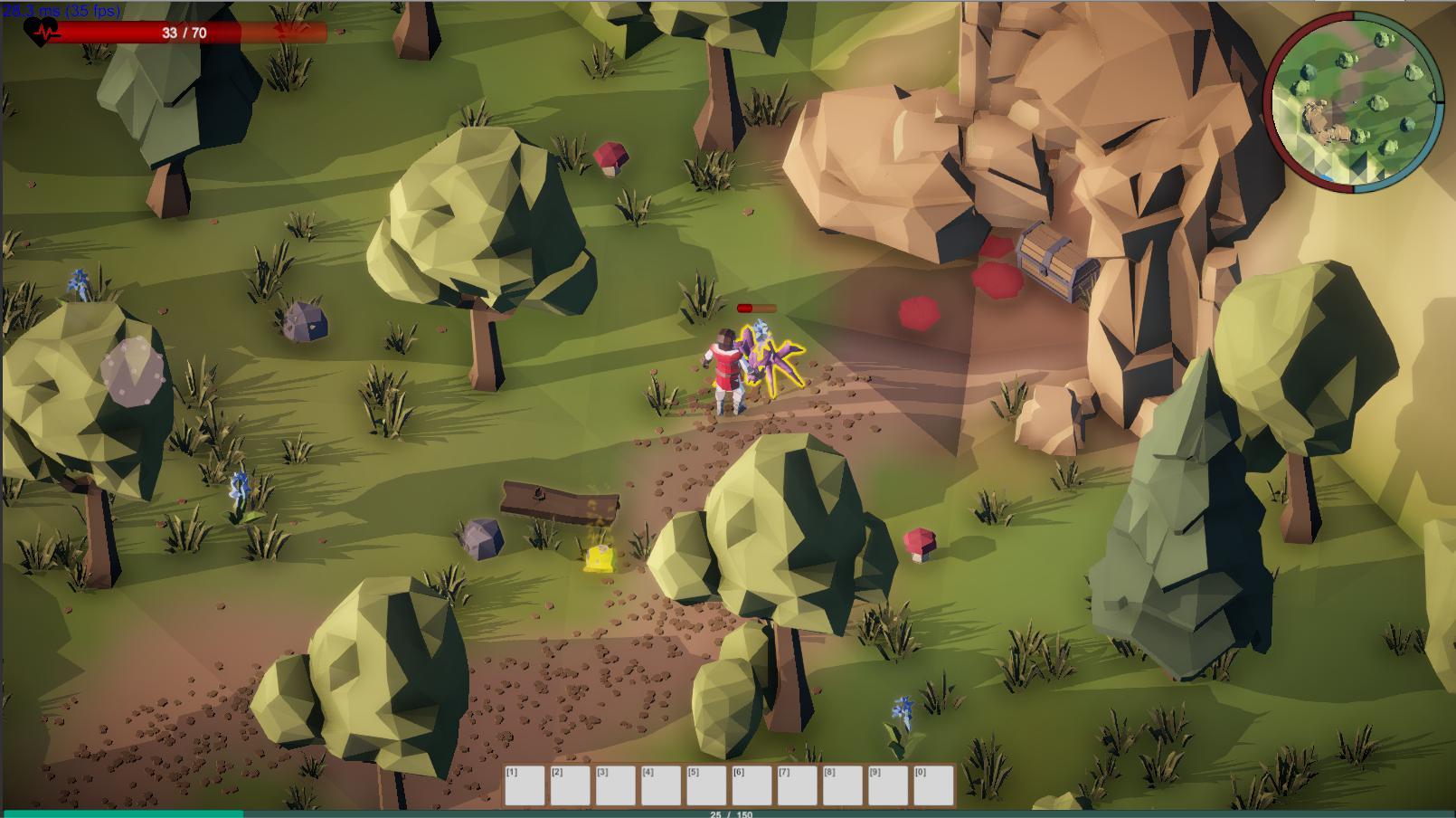Choose the hotbar slot labeled [8]
This screenshot has height=818, width=1456.
coord(842,785)
